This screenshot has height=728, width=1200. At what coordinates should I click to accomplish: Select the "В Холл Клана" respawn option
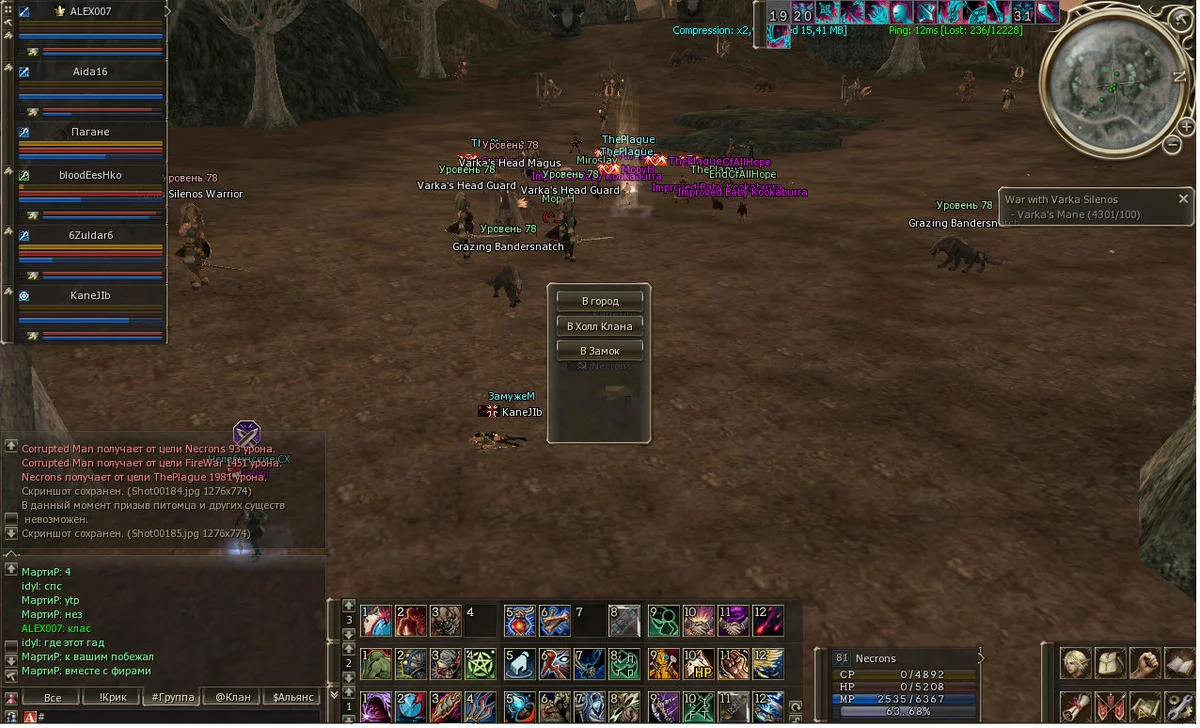[x=600, y=326]
